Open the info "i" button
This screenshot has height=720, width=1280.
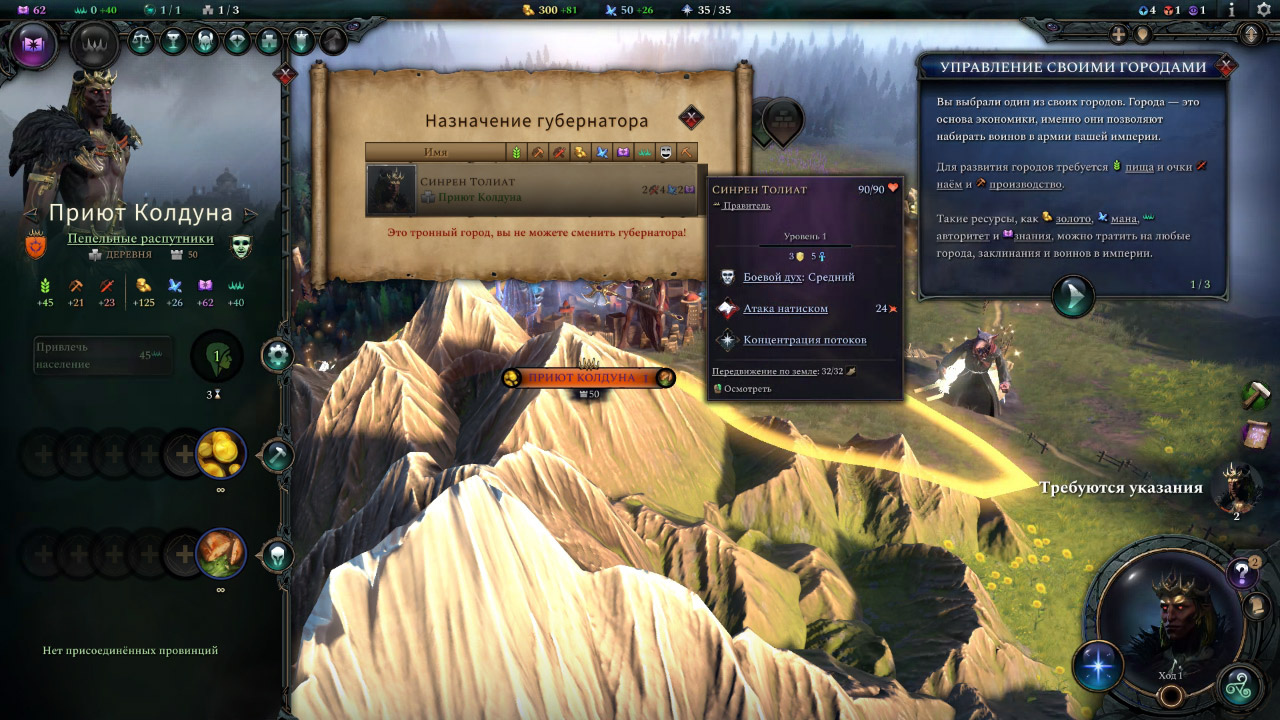(1232, 10)
